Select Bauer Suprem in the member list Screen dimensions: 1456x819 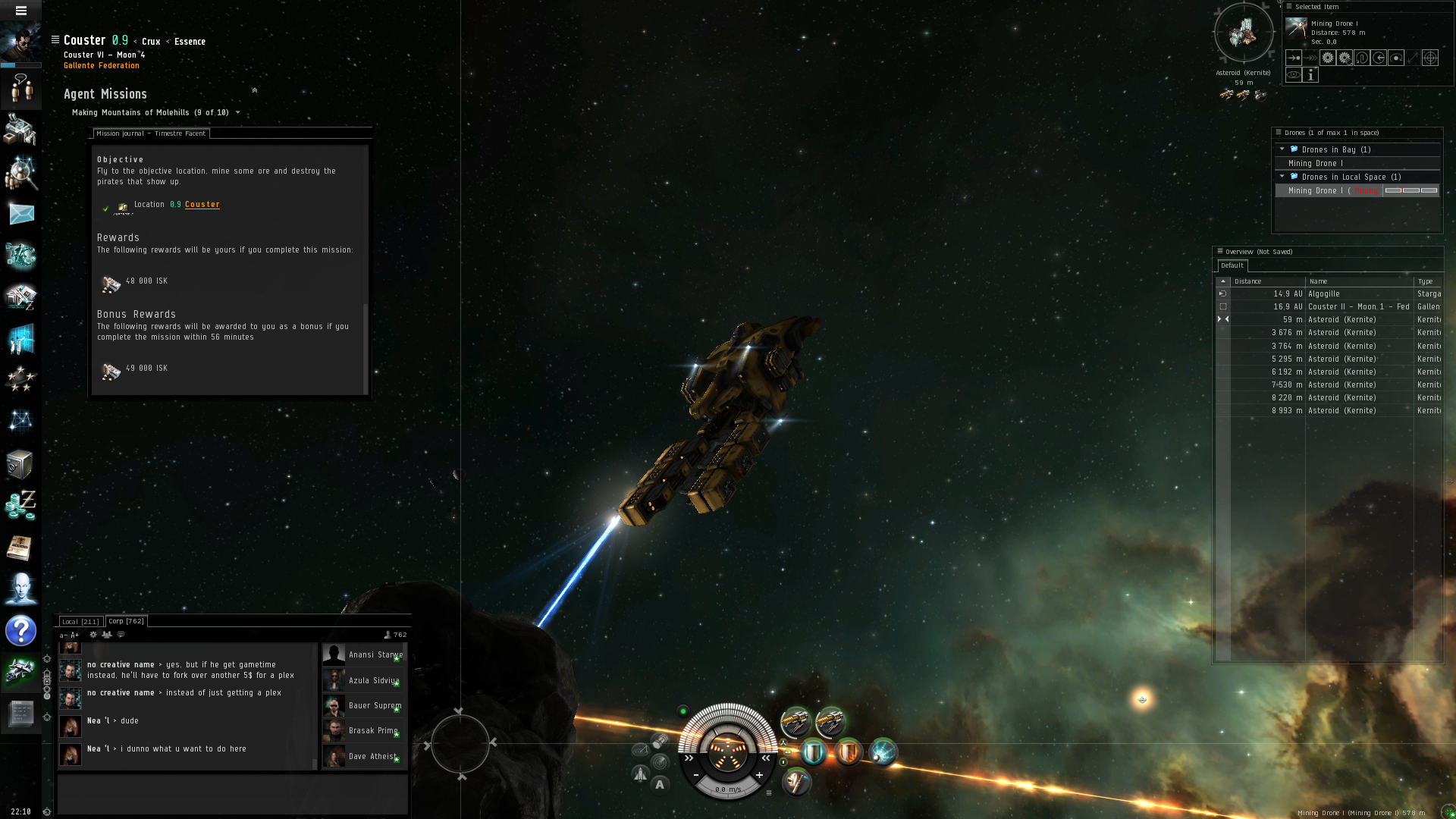coord(375,706)
